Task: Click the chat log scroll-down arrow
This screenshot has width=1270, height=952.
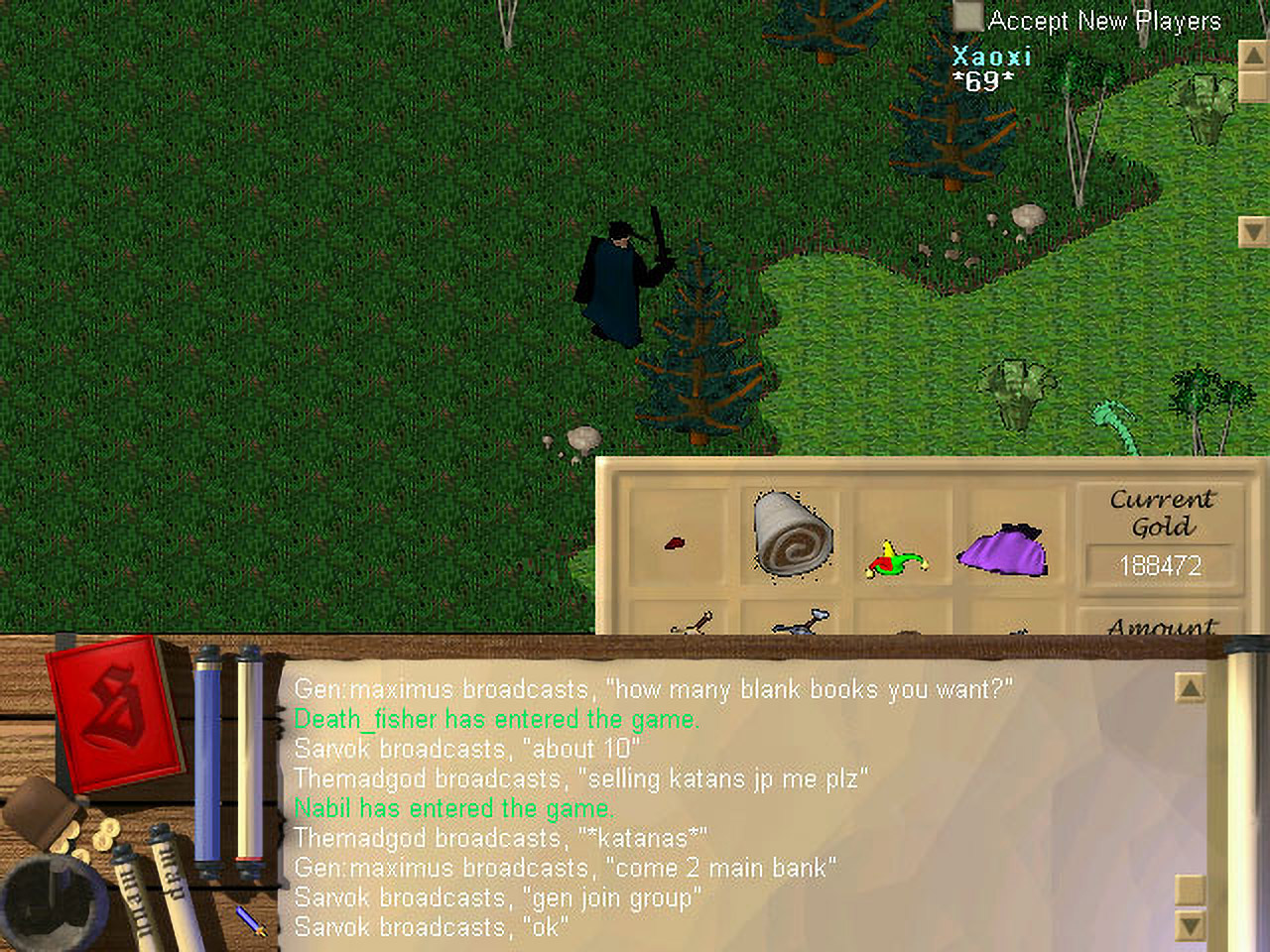Action: coord(1190,926)
